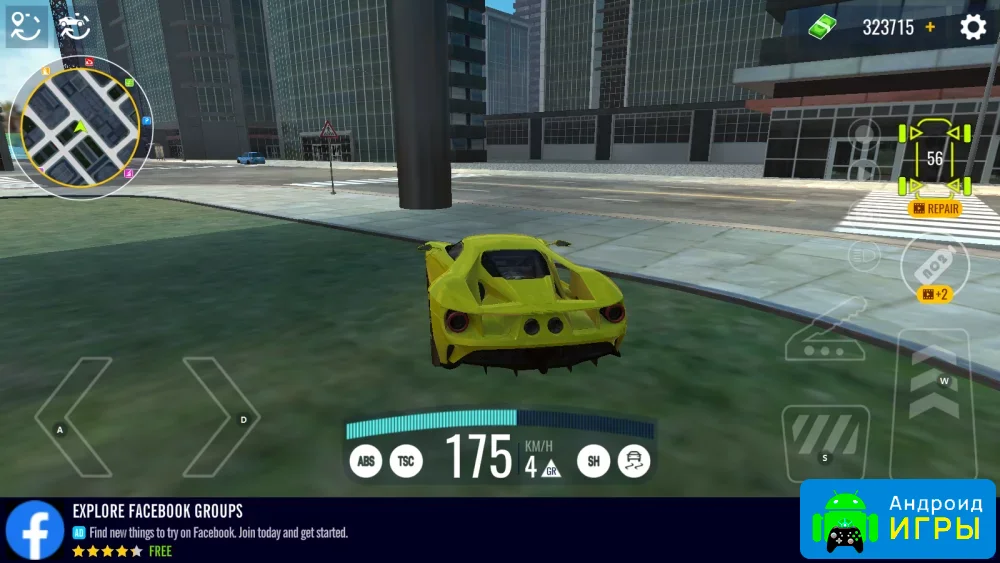The width and height of the screenshot is (1000, 563).
Task: Watch ad for +2 nitro
Action: pyautogui.click(x=934, y=294)
